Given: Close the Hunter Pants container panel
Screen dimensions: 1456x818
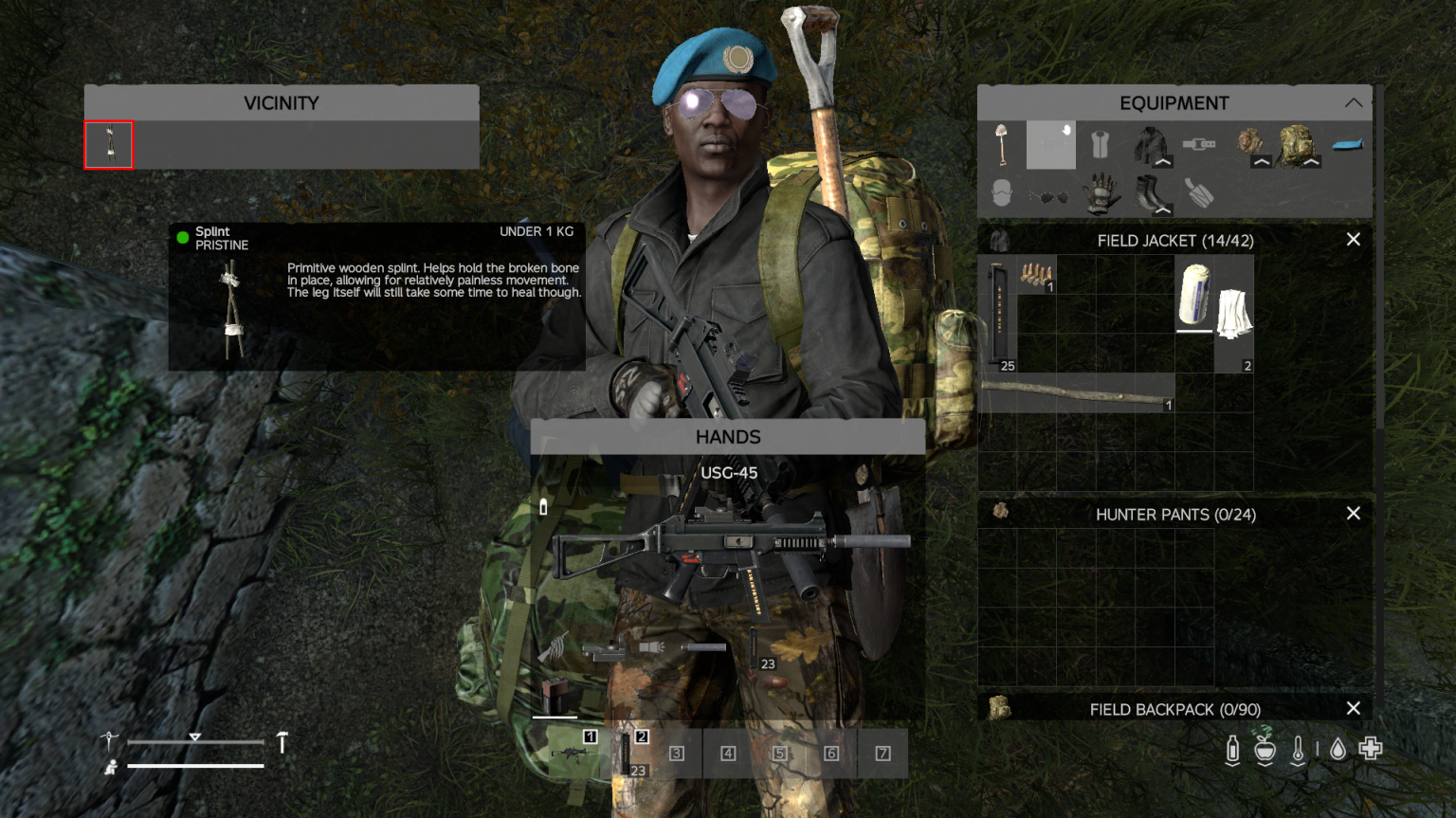Looking at the screenshot, I should tap(1353, 513).
